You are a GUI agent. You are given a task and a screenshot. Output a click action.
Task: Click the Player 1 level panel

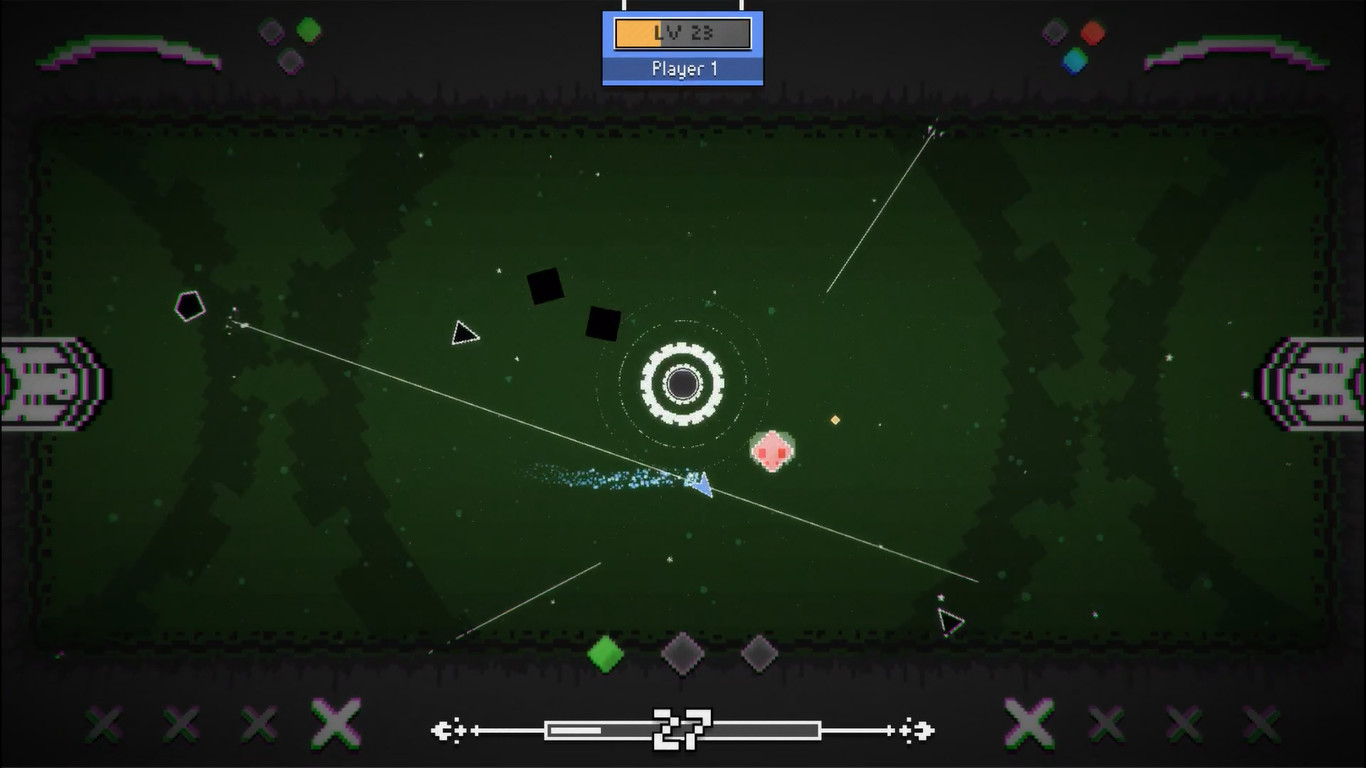click(683, 48)
